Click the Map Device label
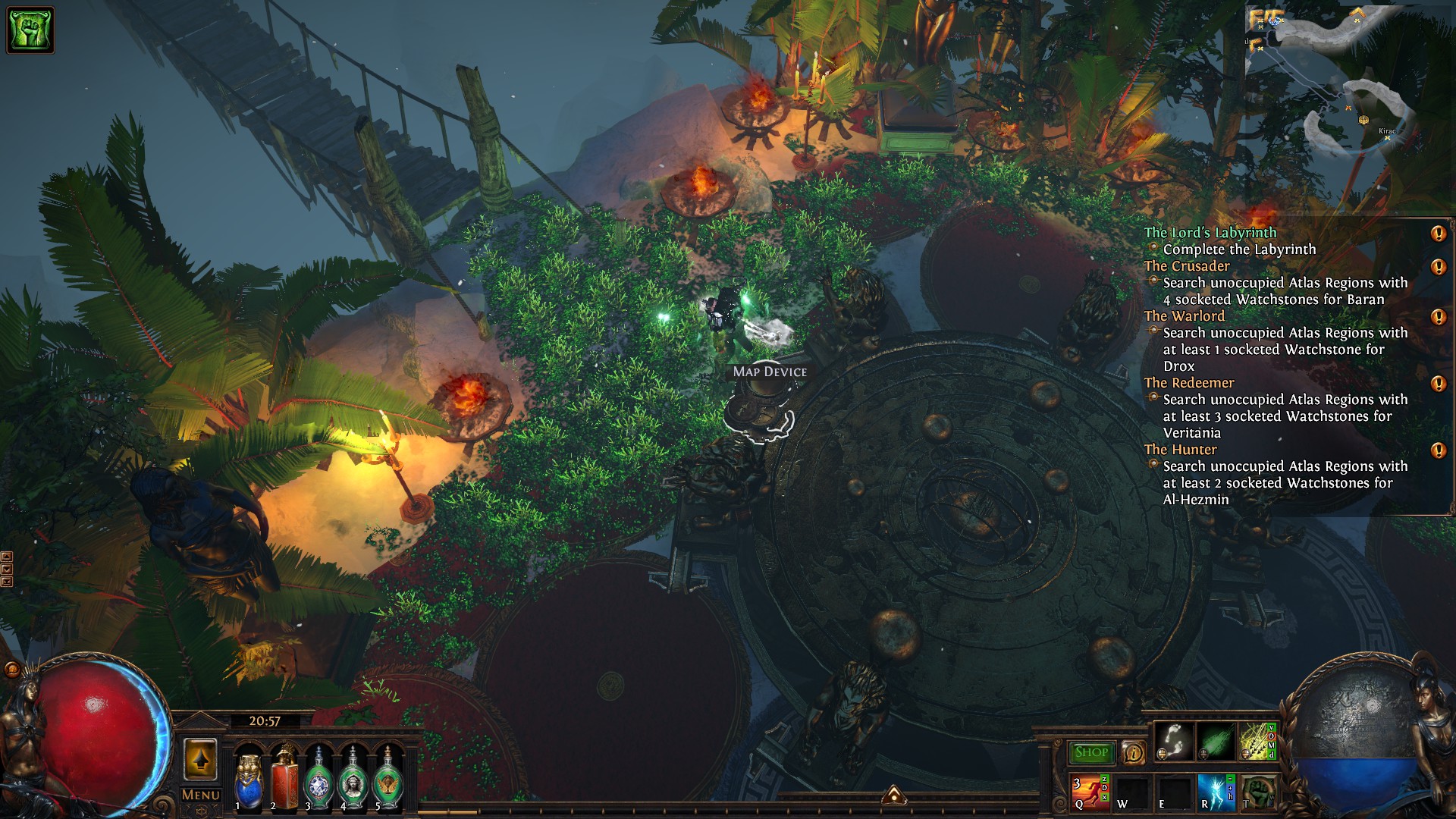Image resolution: width=1456 pixels, height=819 pixels. tap(770, 372)
